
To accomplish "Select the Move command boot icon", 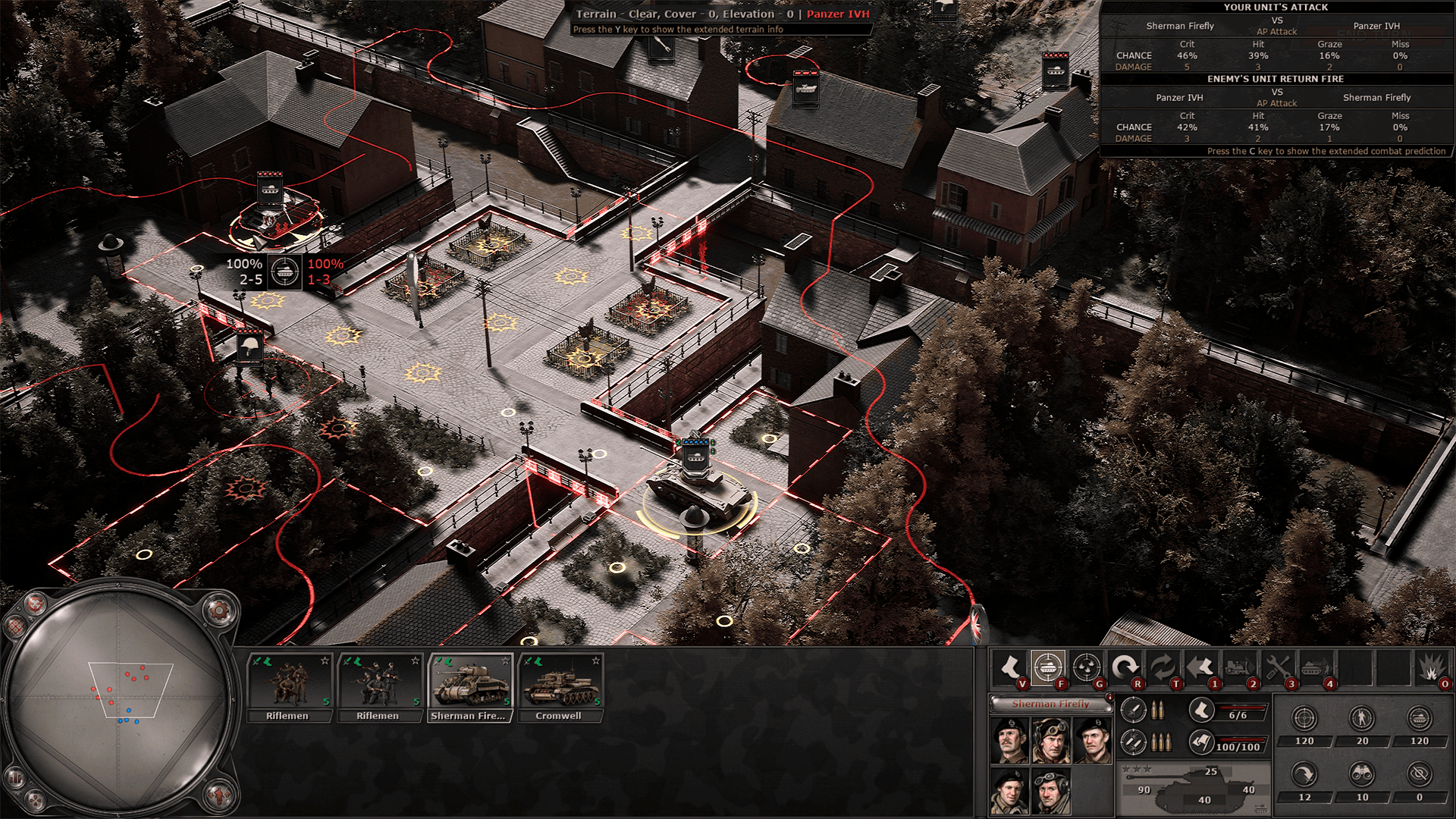I will [x=1010, y=666].
